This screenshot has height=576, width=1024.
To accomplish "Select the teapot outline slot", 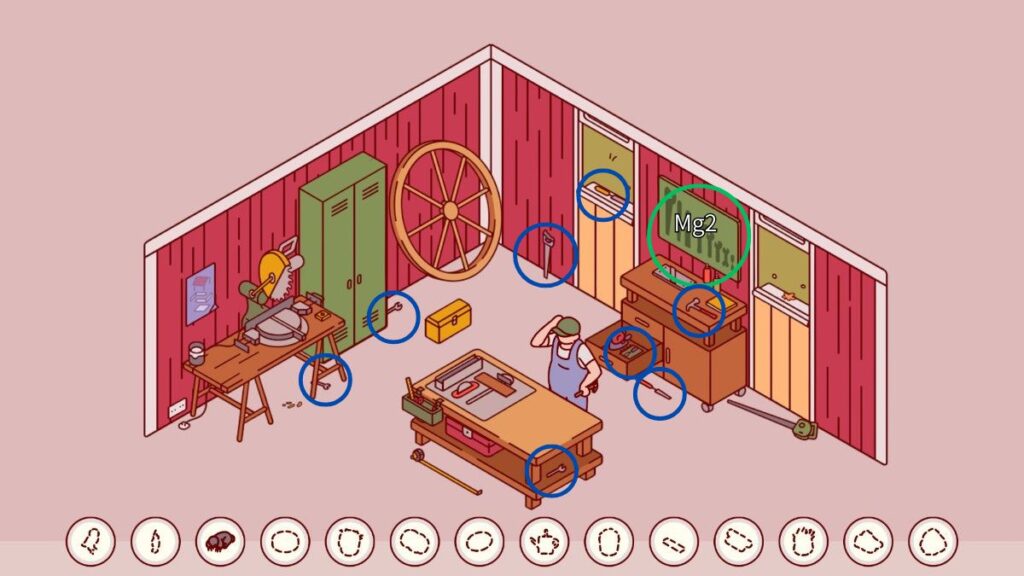I will point(544,542).
